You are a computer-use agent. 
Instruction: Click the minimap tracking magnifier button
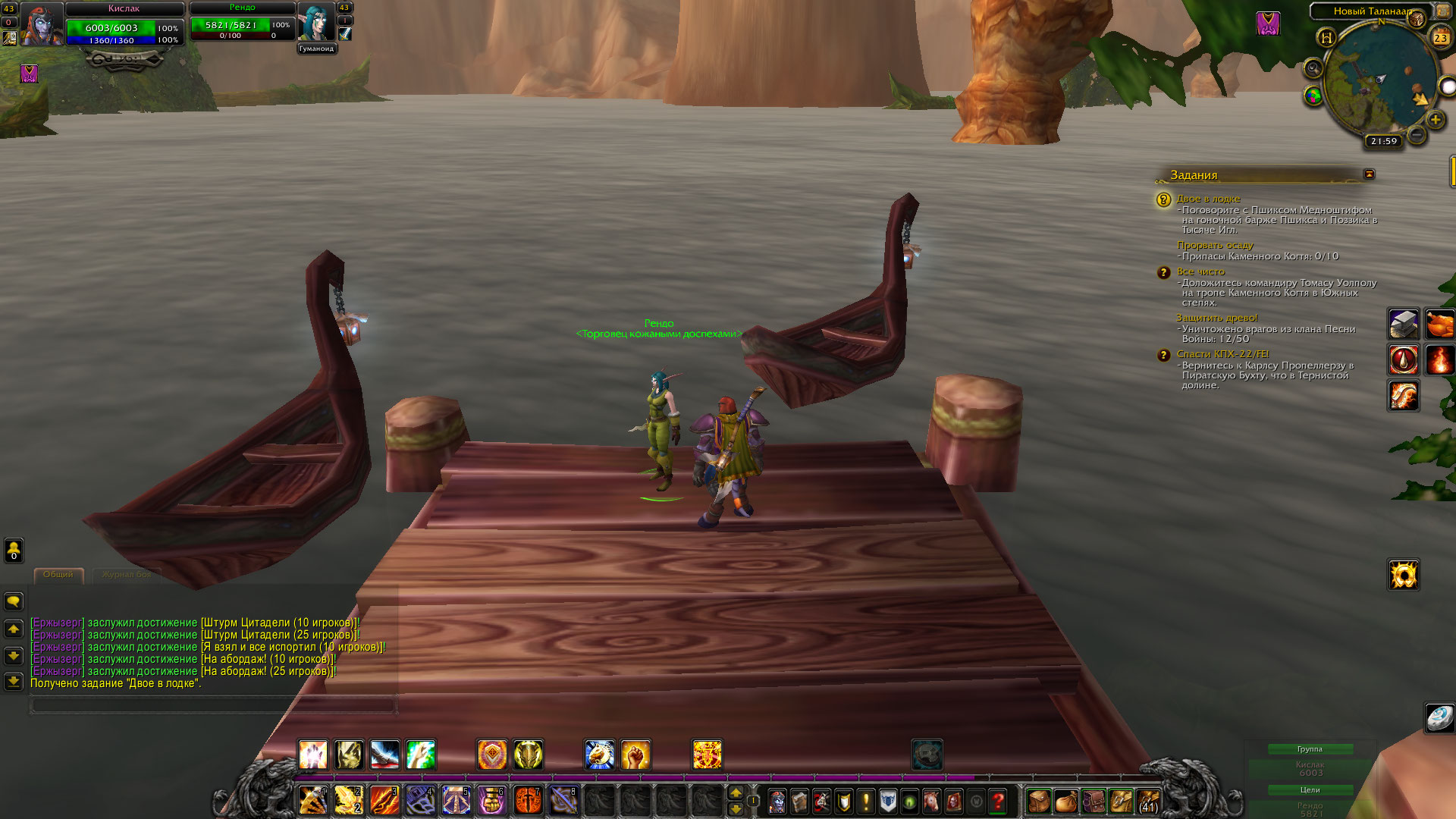[x=1313, y=68]
